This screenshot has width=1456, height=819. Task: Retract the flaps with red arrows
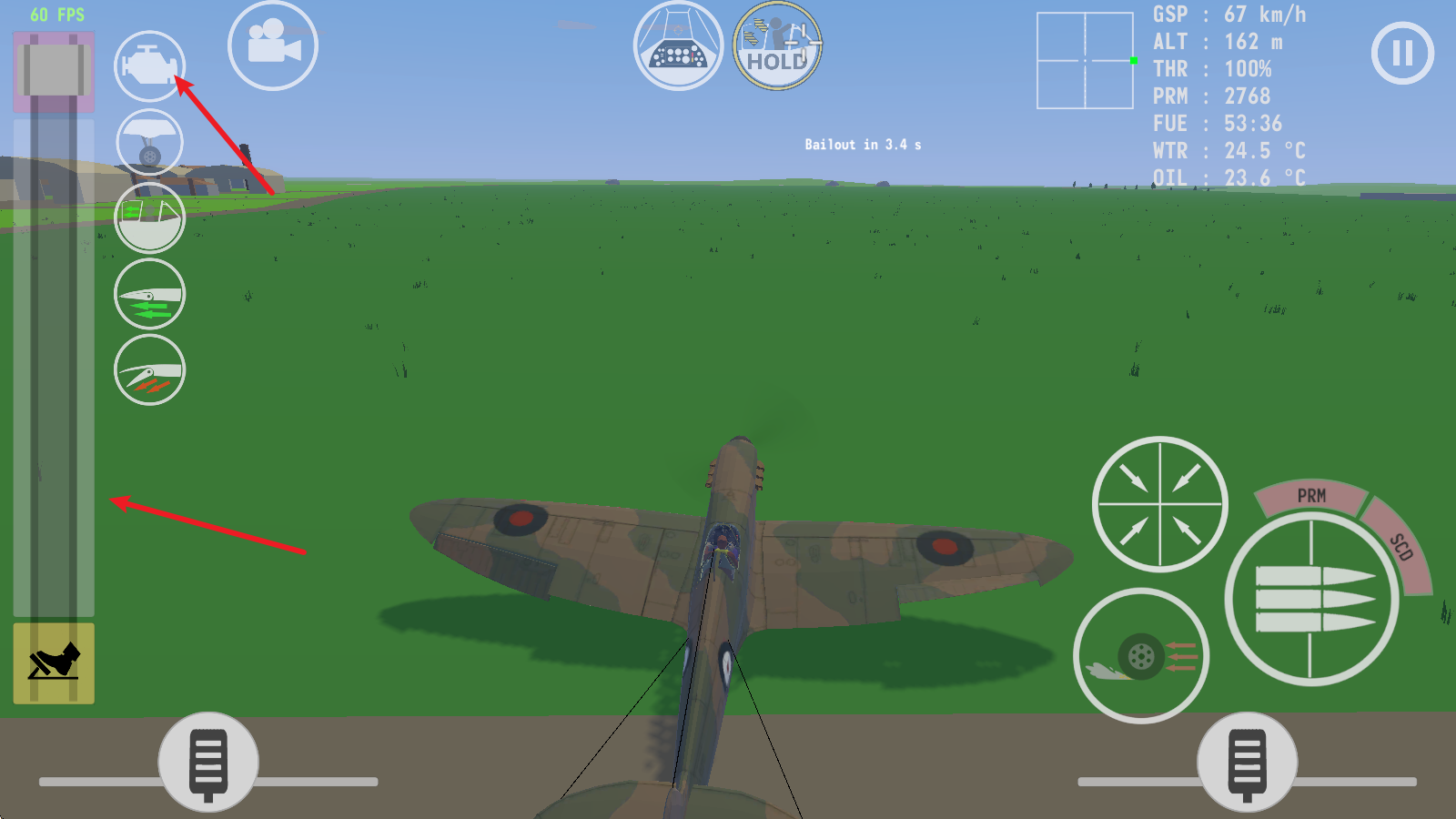click(150, 369)
